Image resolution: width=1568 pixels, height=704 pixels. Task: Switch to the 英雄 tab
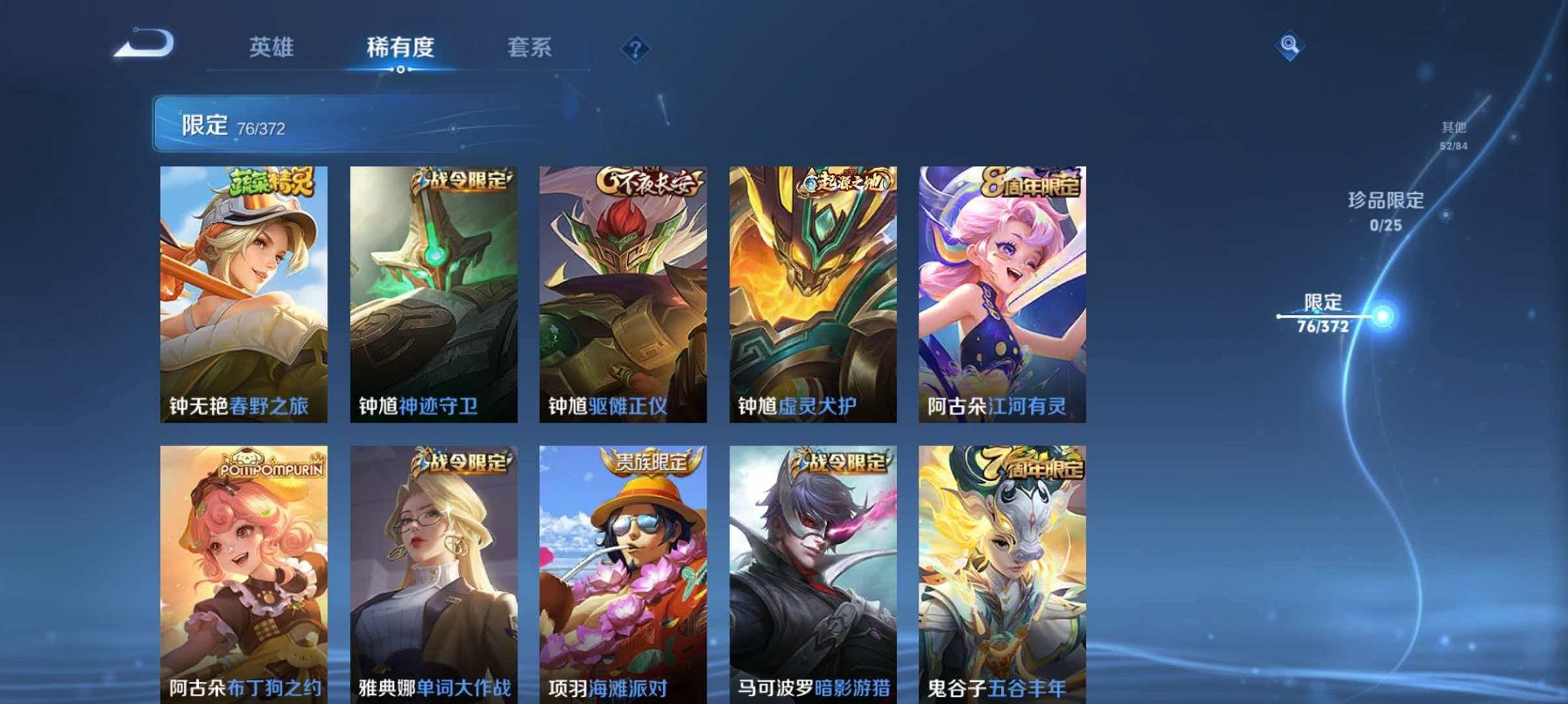272,47
